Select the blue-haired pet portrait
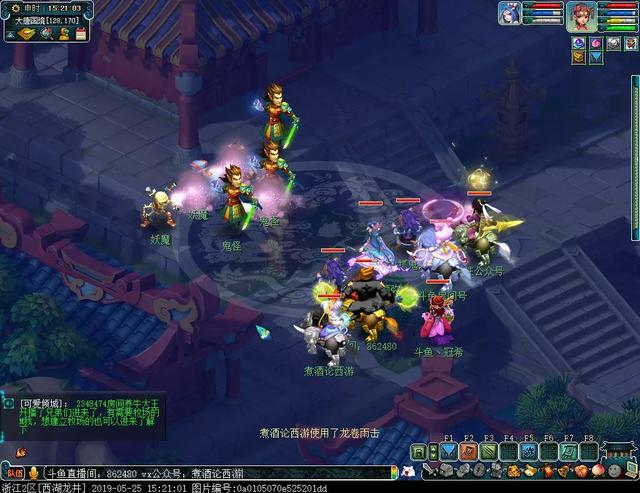Screen dimensions: 640x493 point(510,13)
